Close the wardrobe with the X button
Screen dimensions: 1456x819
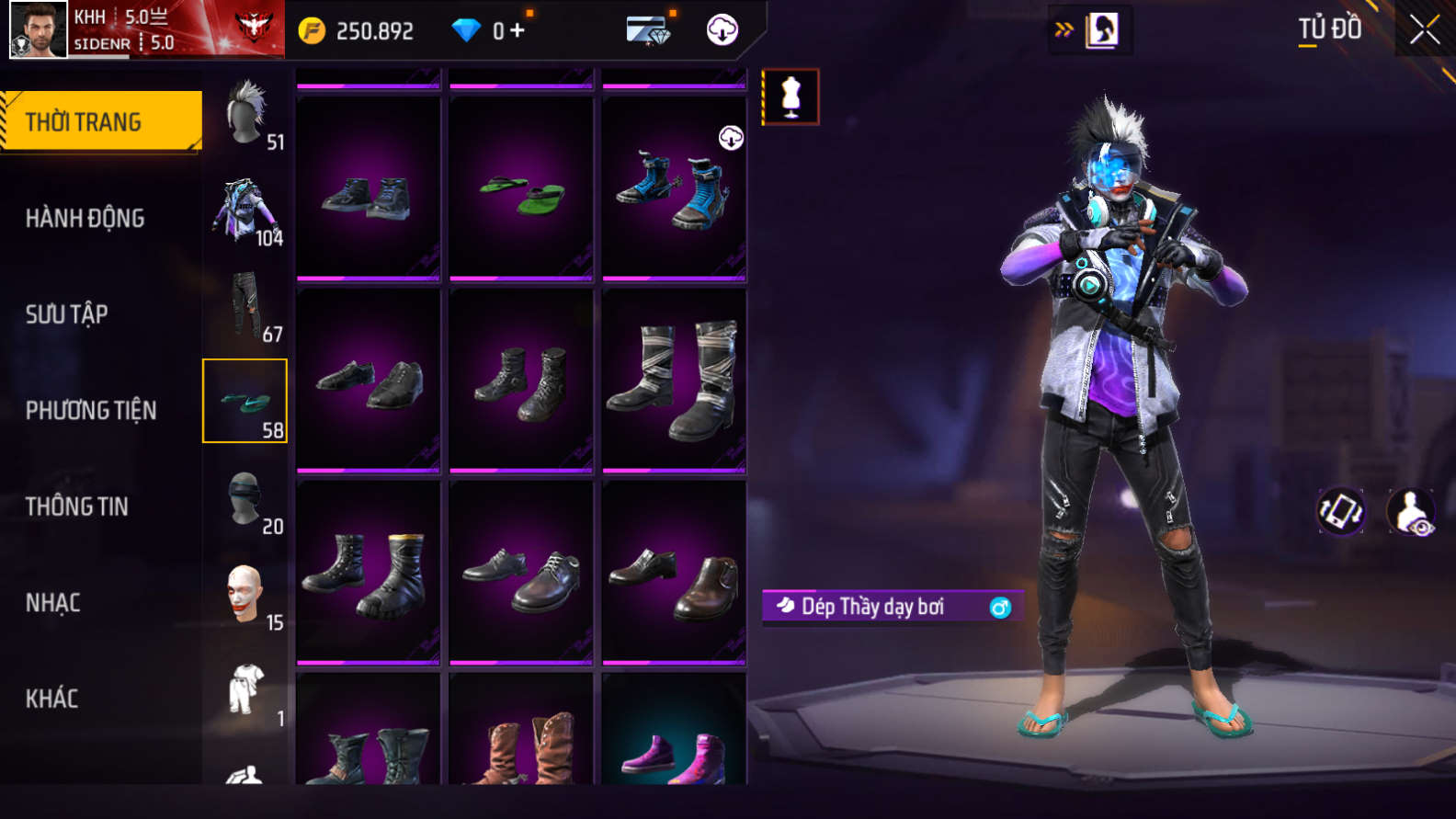coord(1424,30)
